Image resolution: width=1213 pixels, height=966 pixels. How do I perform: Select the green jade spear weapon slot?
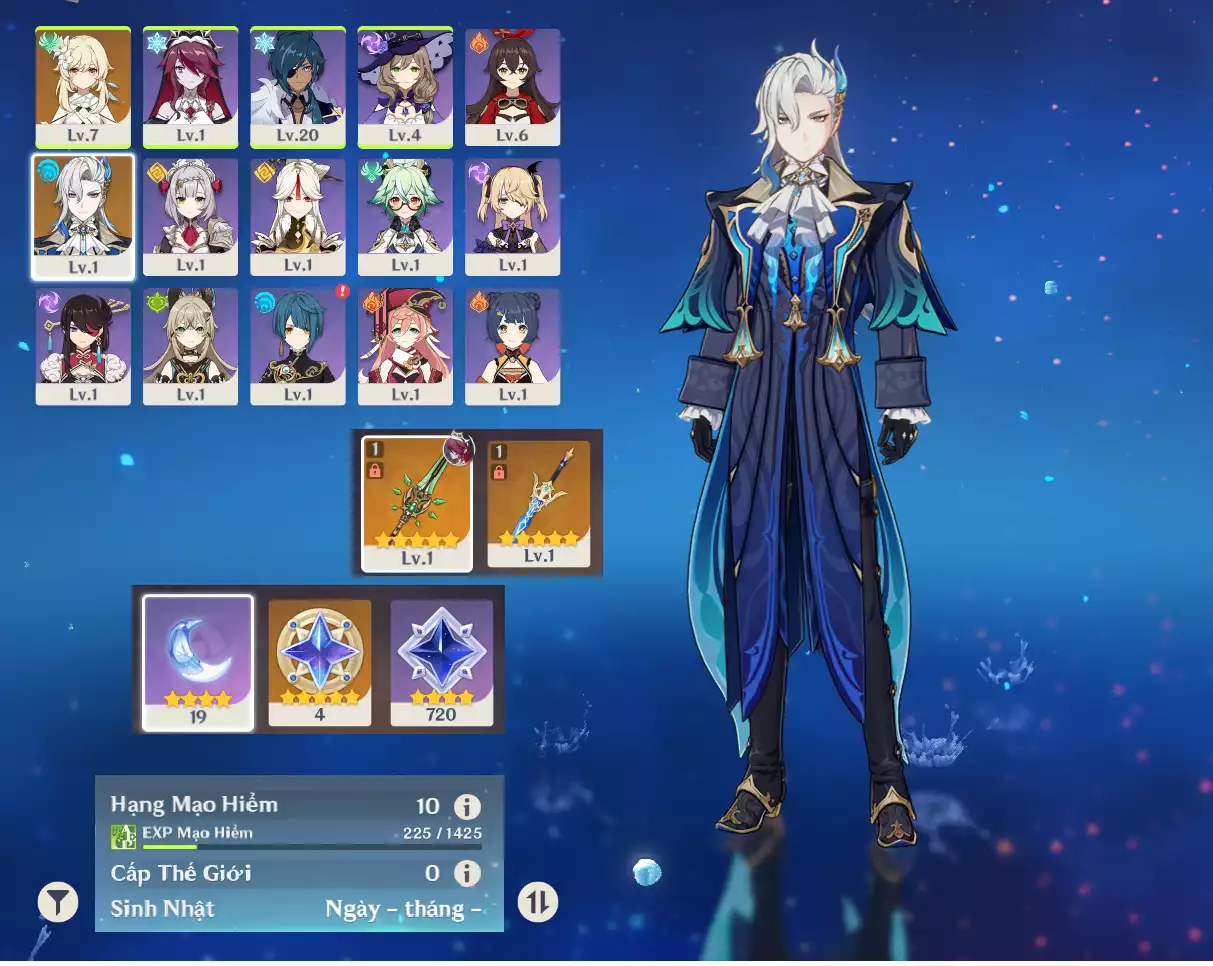tap(416, 503)
